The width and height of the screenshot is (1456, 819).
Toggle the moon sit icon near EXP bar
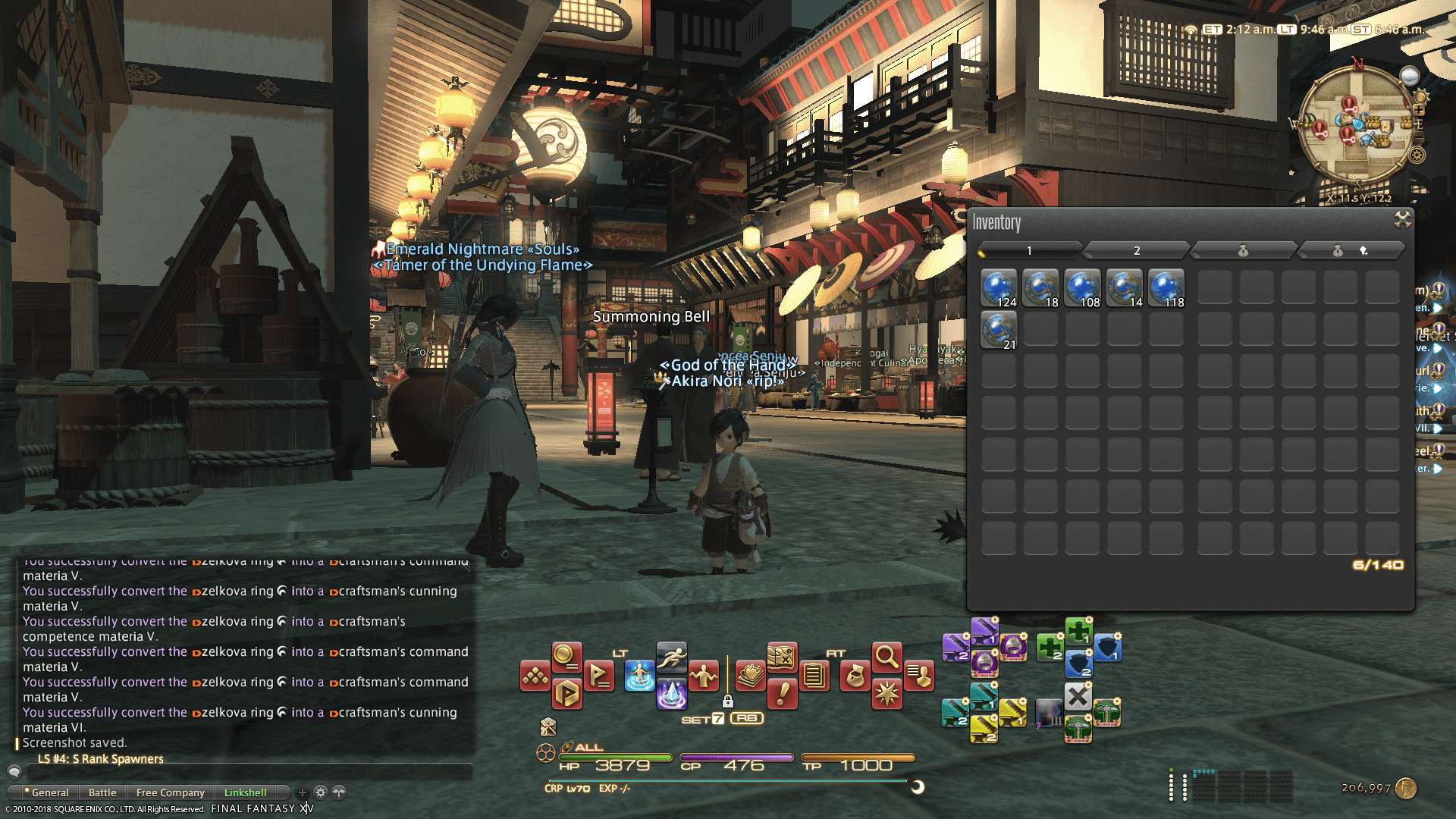point(918,787)
